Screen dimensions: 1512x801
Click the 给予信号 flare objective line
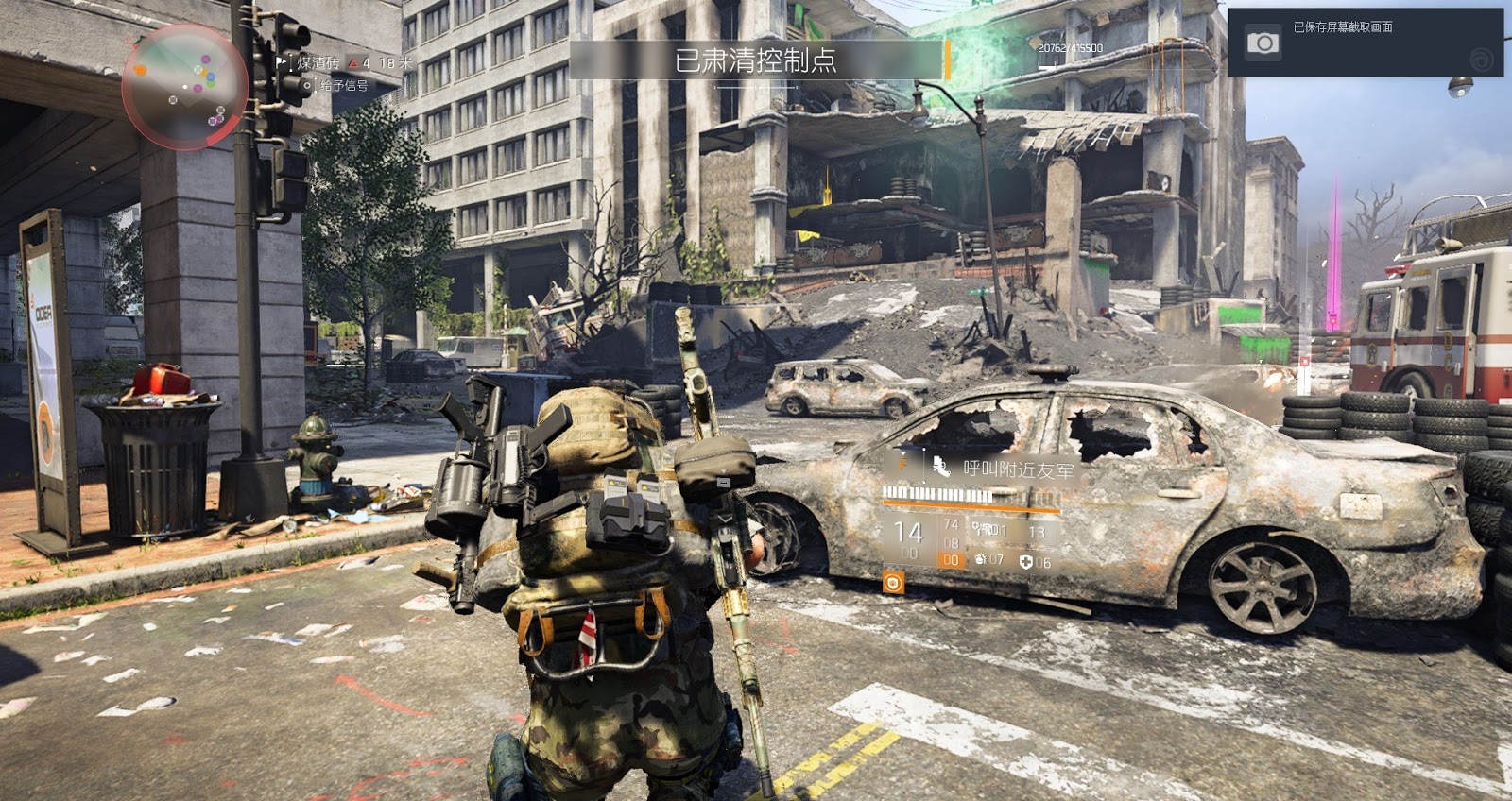tap(343, 86)
